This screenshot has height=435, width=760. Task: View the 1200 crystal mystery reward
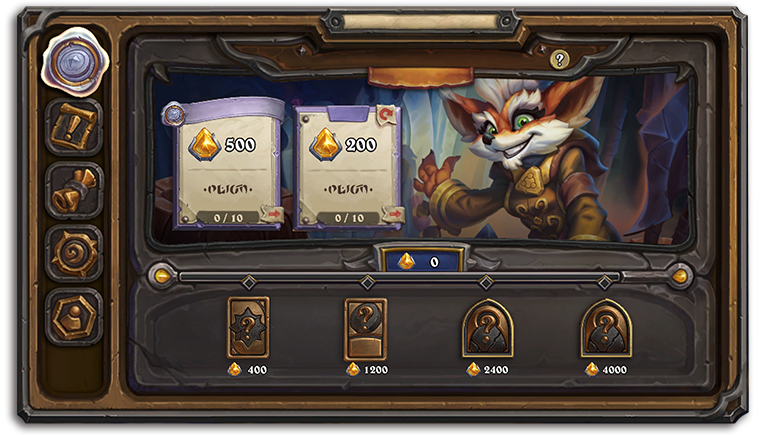coord(366,328)
